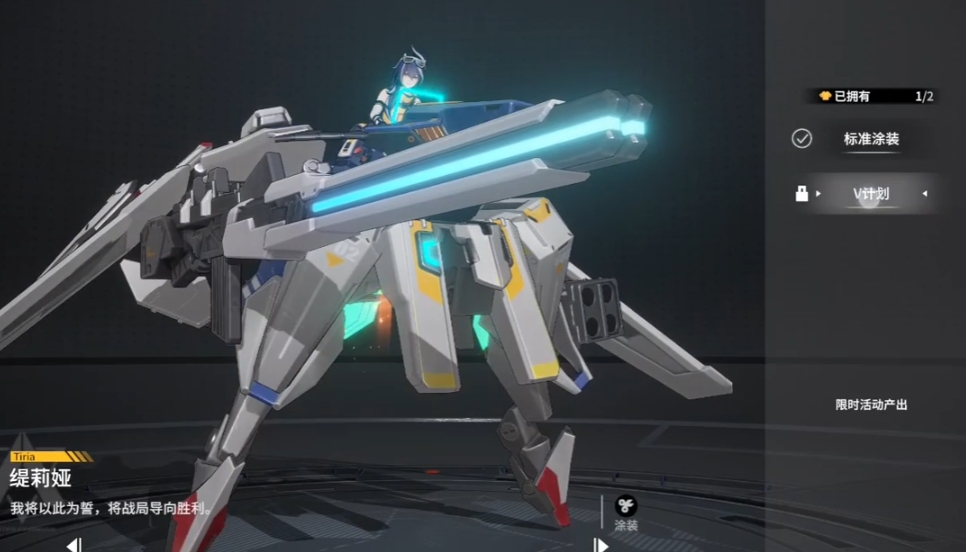966x552 pixels.
Task: Open the 涂装 paint job icon
Action: coord(626,508)
